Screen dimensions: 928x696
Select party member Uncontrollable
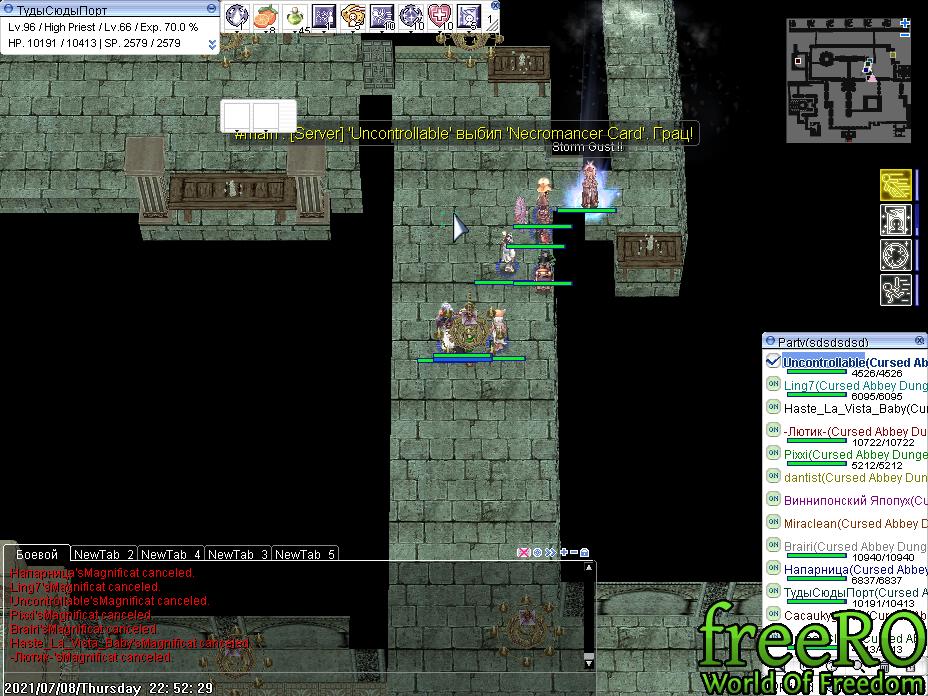824,362
